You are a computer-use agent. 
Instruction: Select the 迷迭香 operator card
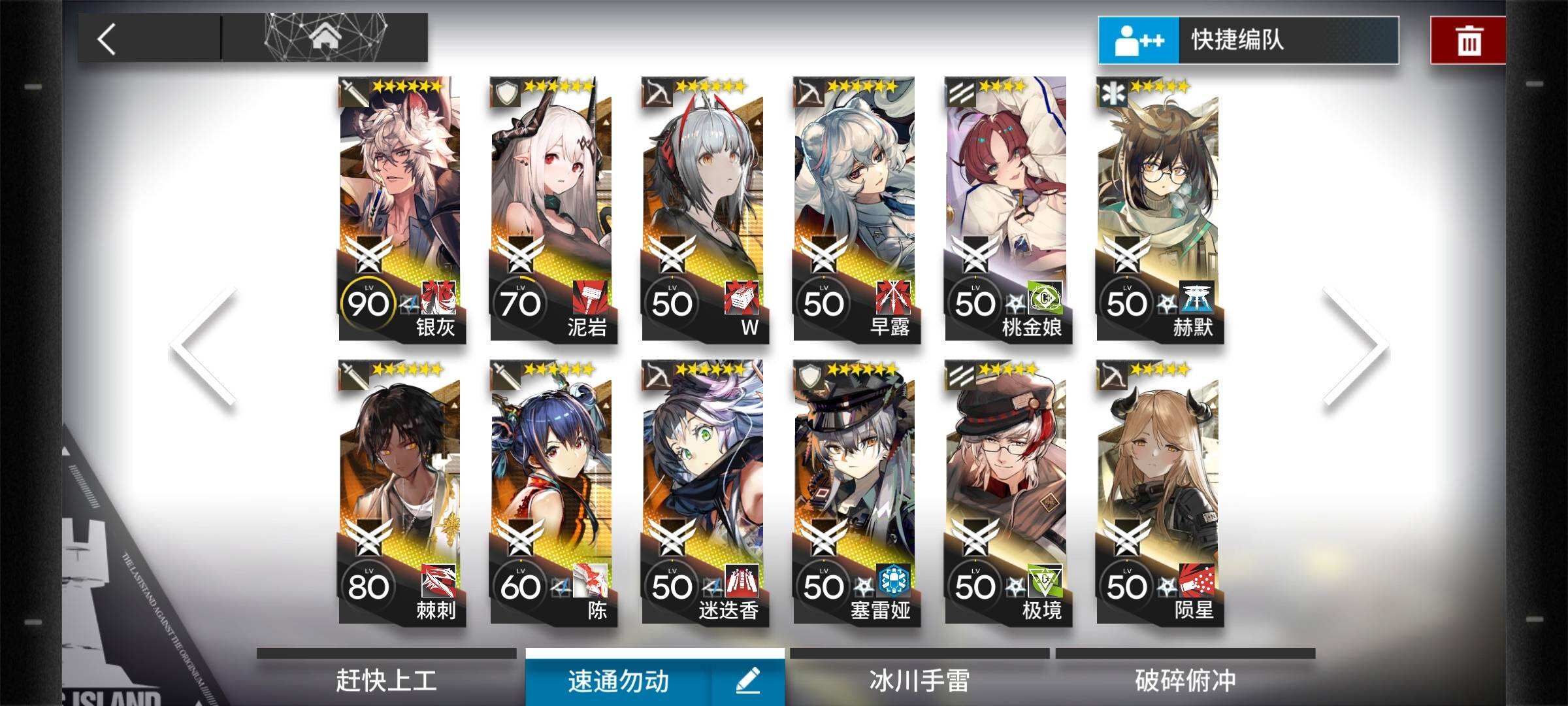[x=704, y=493]
